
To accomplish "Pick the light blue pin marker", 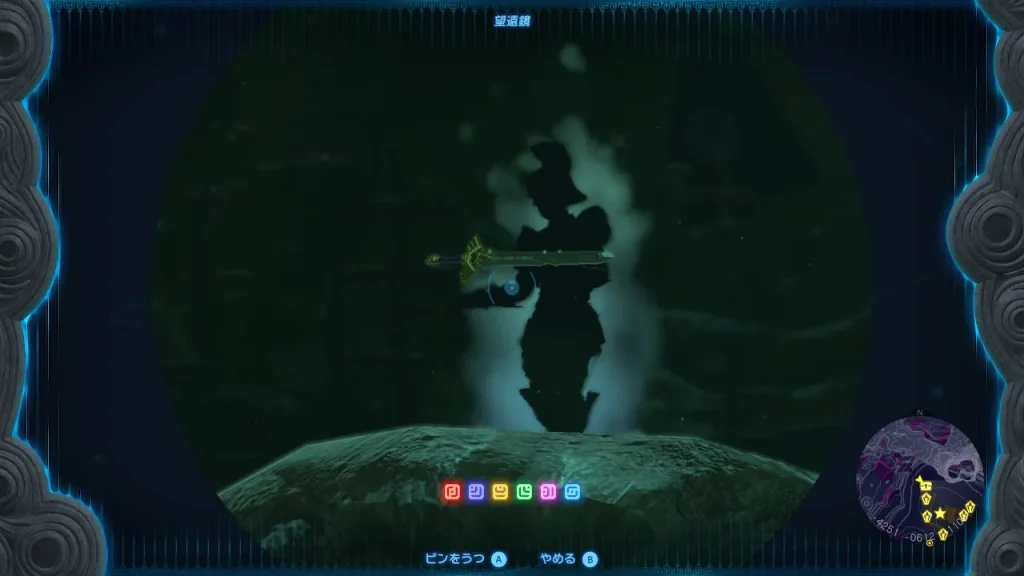I will 572,491.
